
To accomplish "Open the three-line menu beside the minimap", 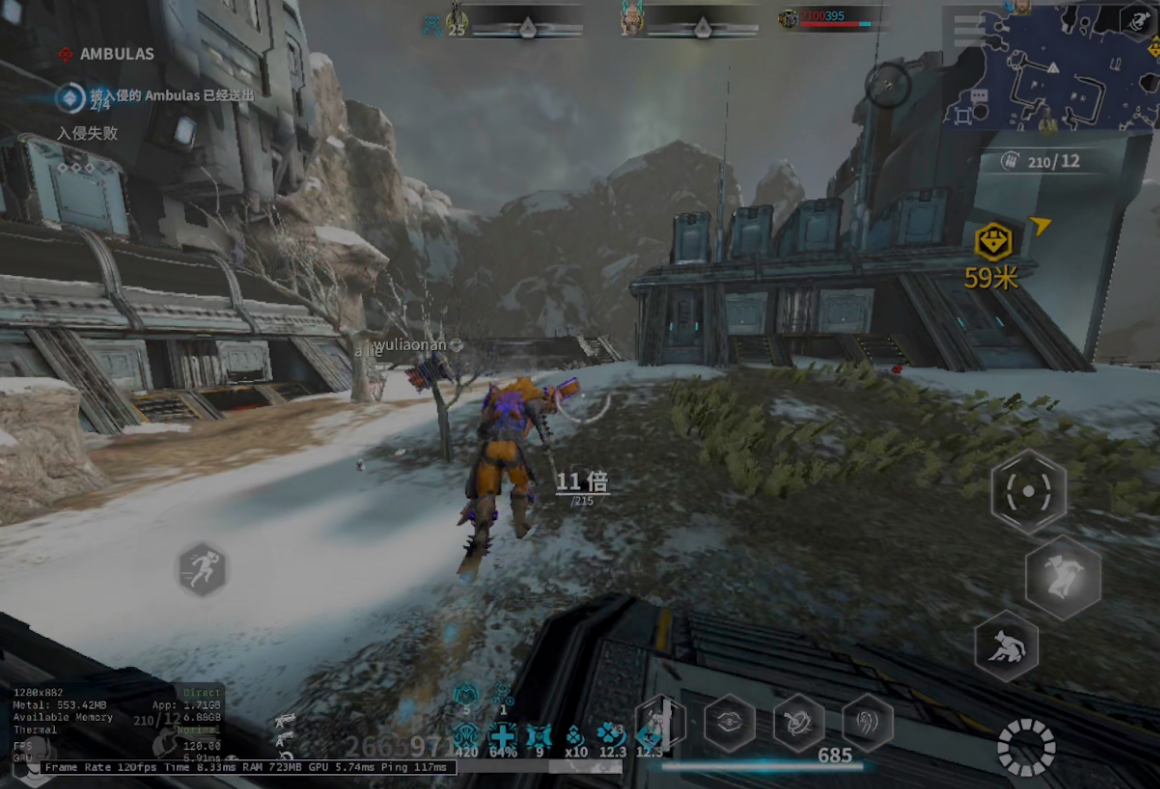I will (968, 30).
